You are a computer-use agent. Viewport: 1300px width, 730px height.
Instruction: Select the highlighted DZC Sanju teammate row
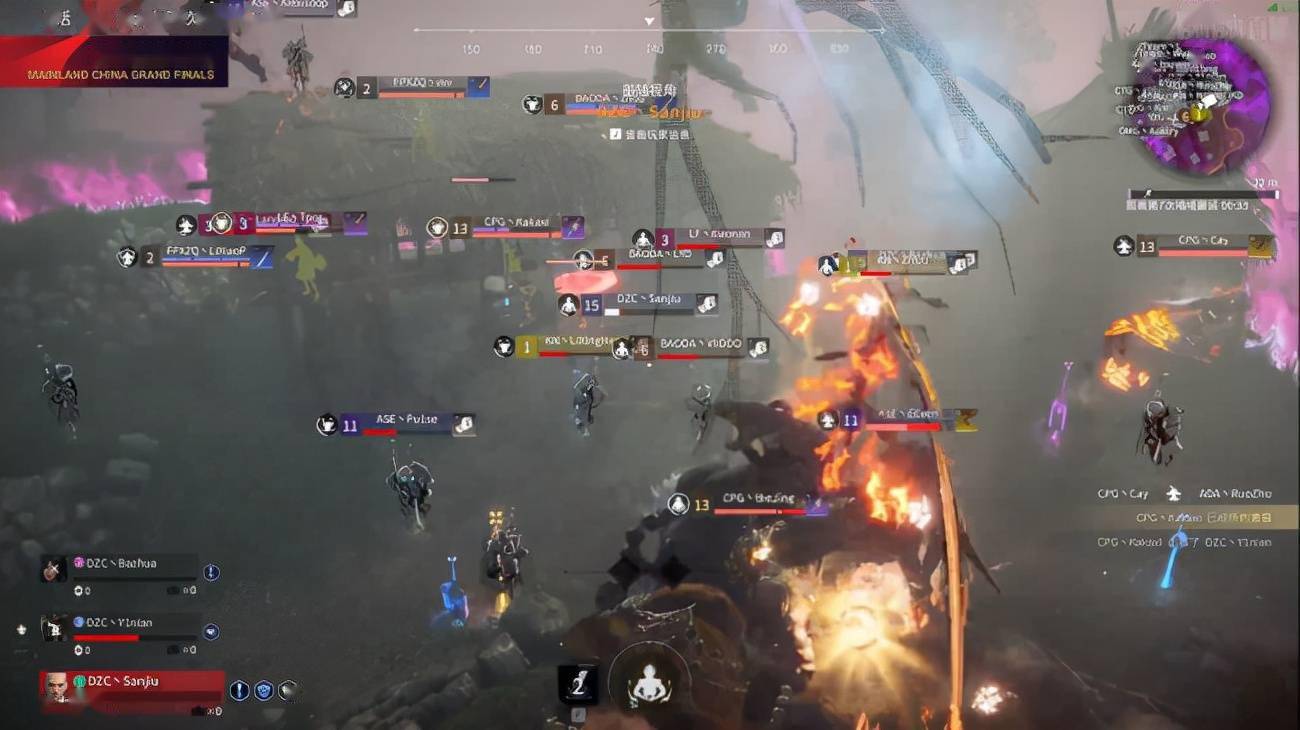point(132,683)
